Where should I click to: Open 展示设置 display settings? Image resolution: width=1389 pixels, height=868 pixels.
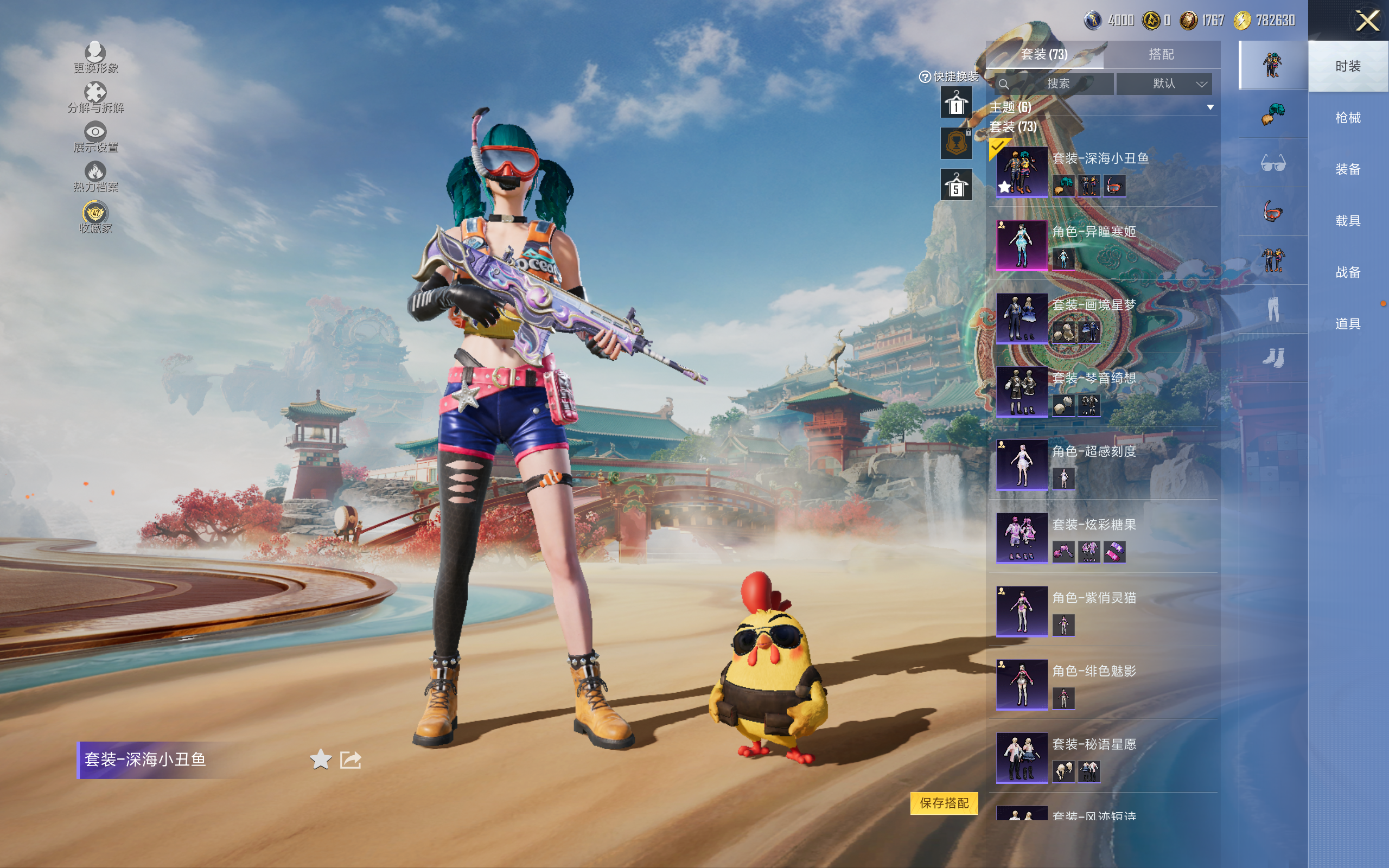click(x=95, y=137)
